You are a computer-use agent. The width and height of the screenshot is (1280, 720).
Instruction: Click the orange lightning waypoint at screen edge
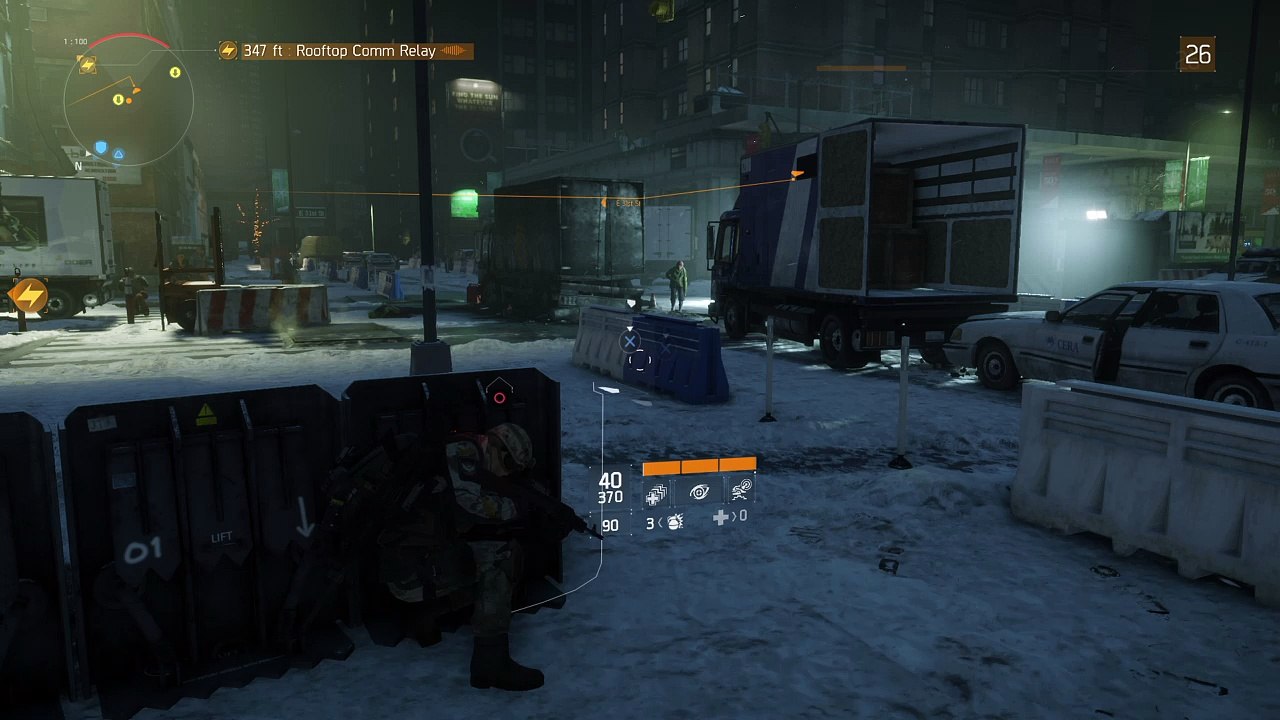pos(28,295)
